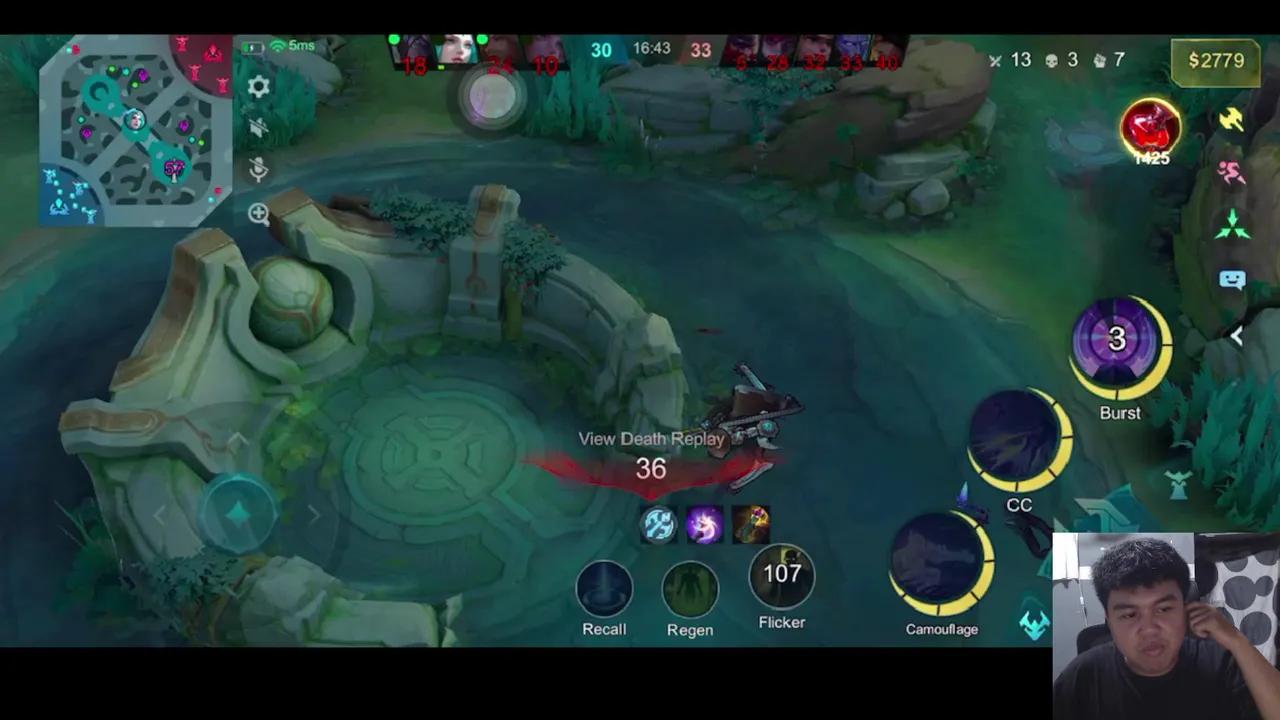This screenshot has height=720, width=1280.
Task: Tap the battle axe quick-buy icon
Action: 1232,120
